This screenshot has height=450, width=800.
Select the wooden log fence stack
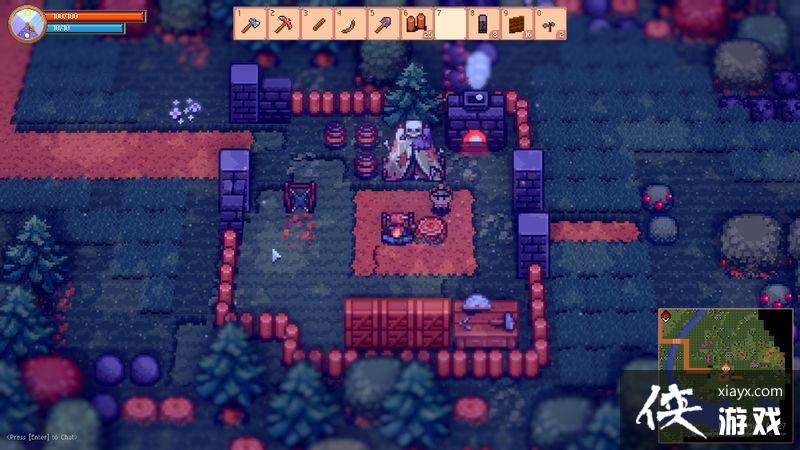pyautogui.click(x=416, y=24)
